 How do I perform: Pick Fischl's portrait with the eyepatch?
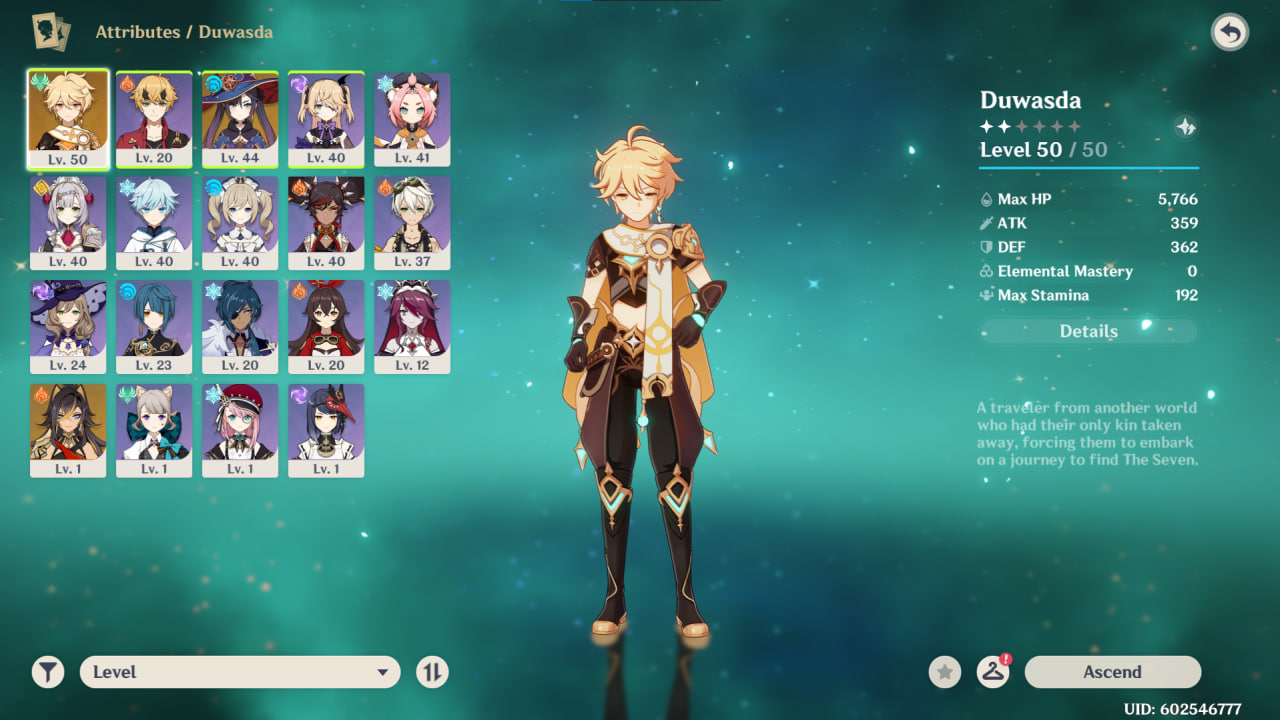tap(326, 118)
